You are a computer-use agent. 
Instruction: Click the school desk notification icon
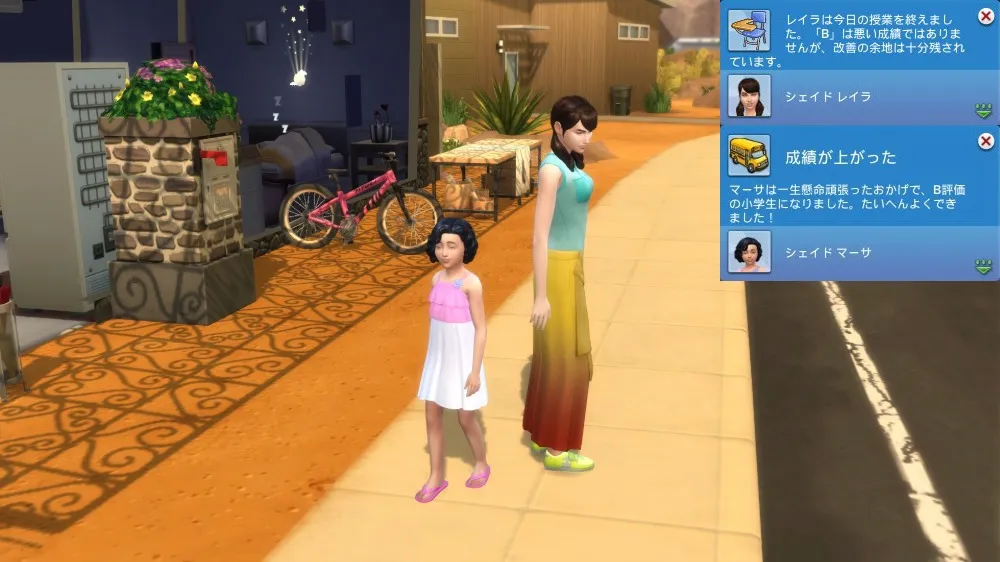click(x=749, y=30)
